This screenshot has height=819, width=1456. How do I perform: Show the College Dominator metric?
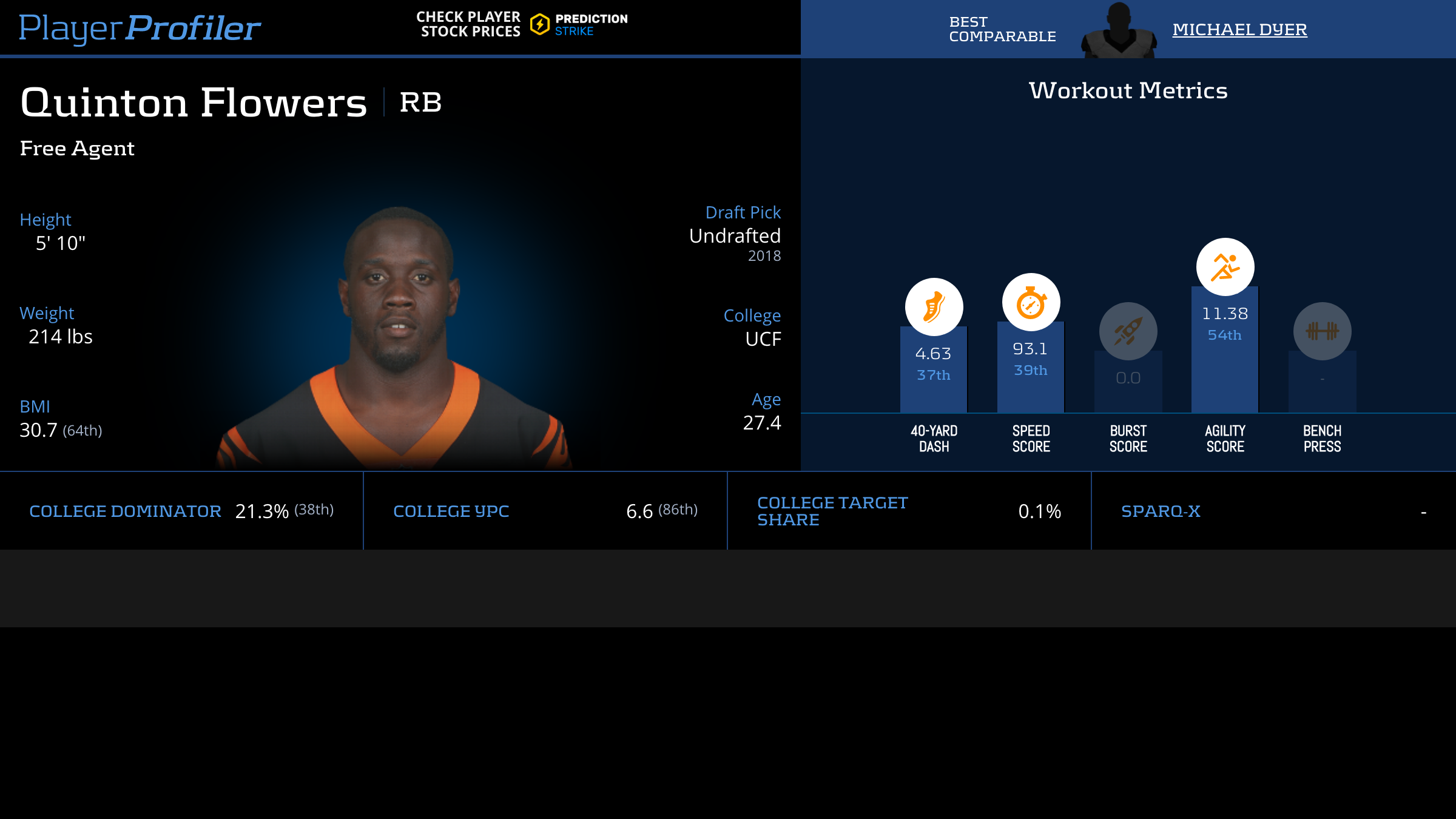click(181, 511)
